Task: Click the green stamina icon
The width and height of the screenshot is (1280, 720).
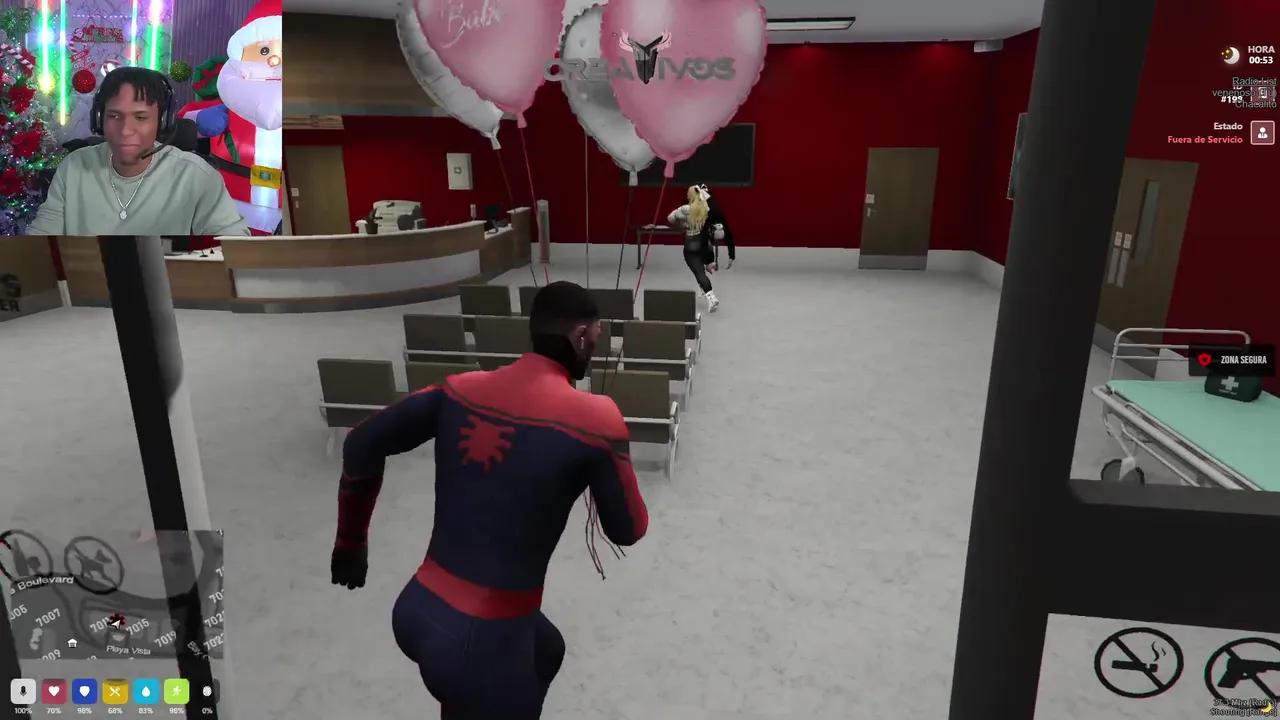Action: point(176,691)
